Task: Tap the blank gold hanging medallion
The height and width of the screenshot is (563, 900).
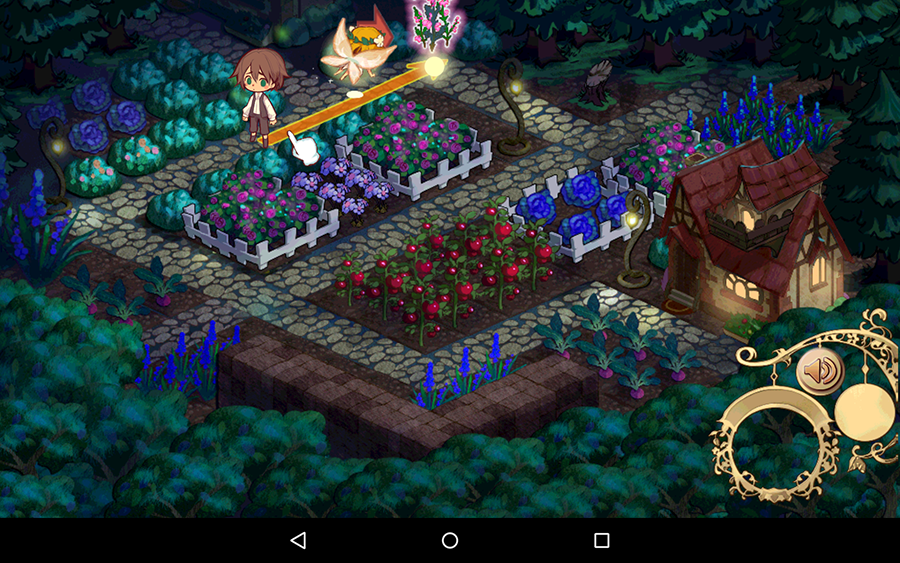Action: pos(864,410)
